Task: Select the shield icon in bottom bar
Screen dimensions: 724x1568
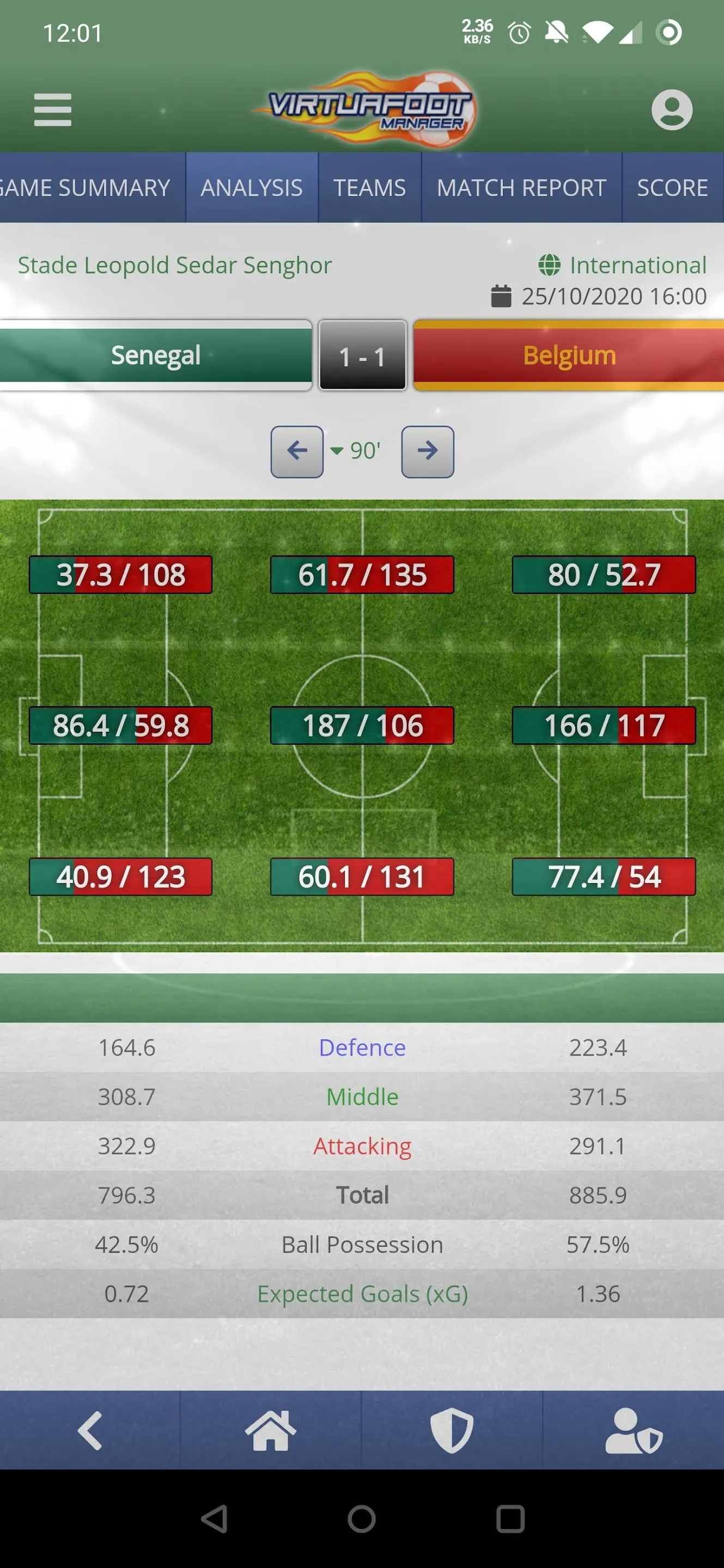Action: pyautogui.click(x=452, y=1429)
